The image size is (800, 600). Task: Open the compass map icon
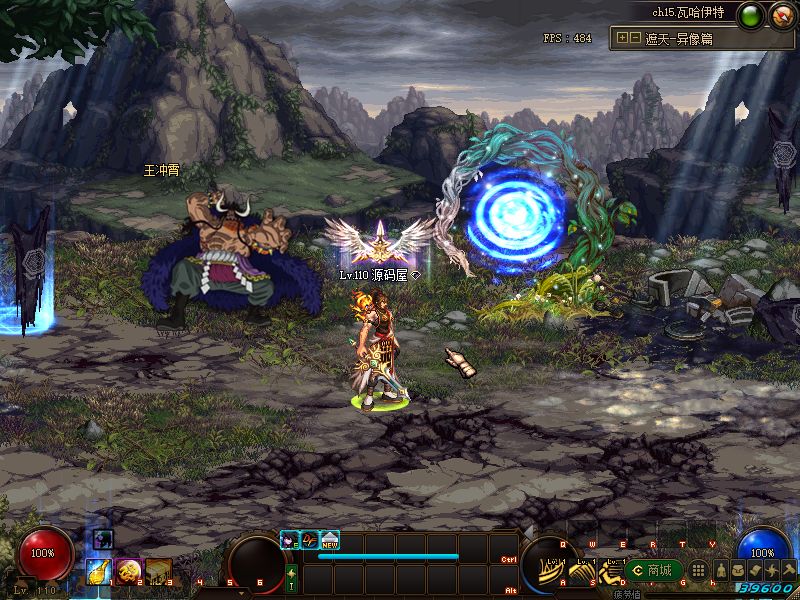781,14
